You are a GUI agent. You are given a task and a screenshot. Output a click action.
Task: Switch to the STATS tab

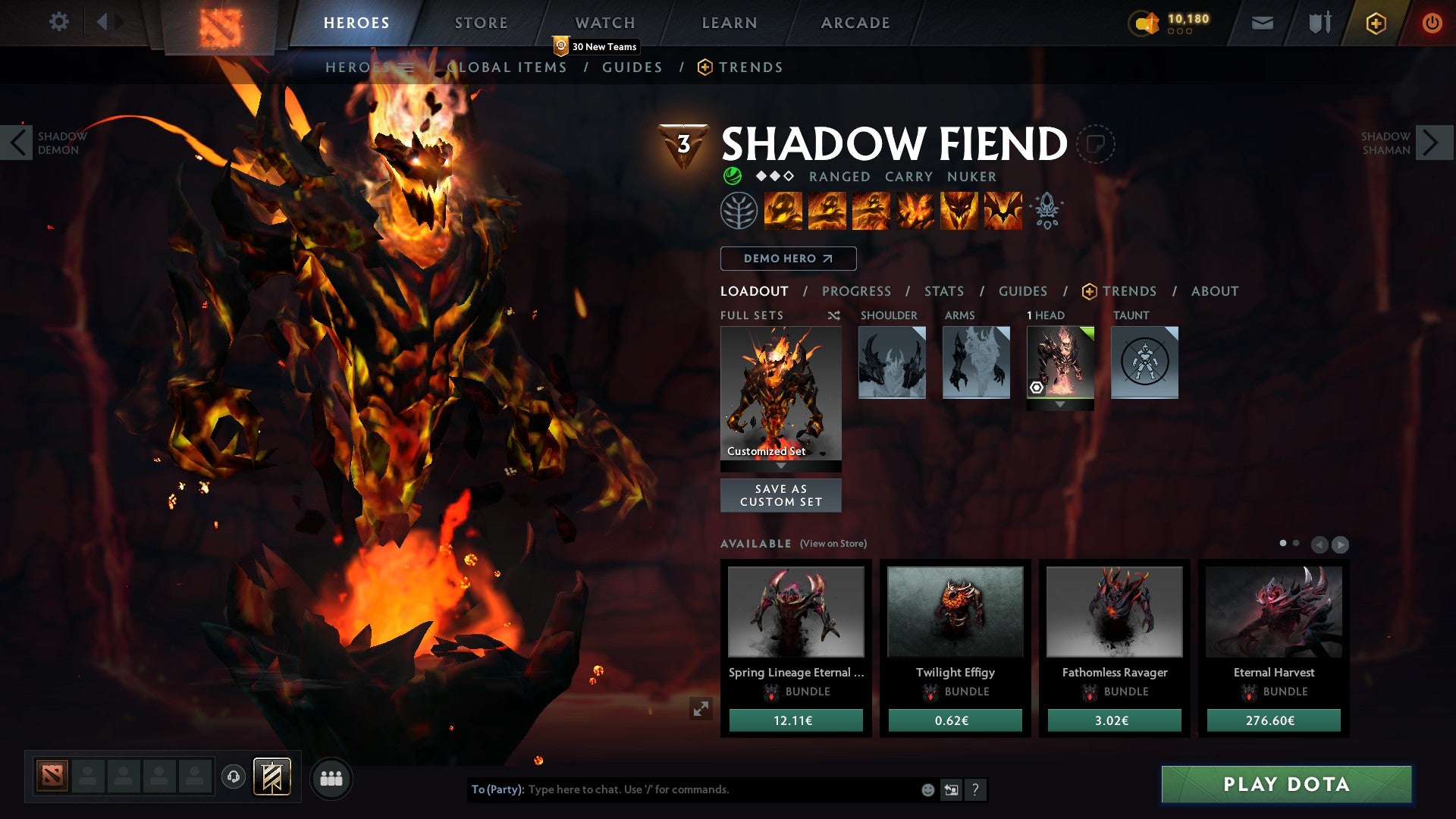tap(943, 291)
